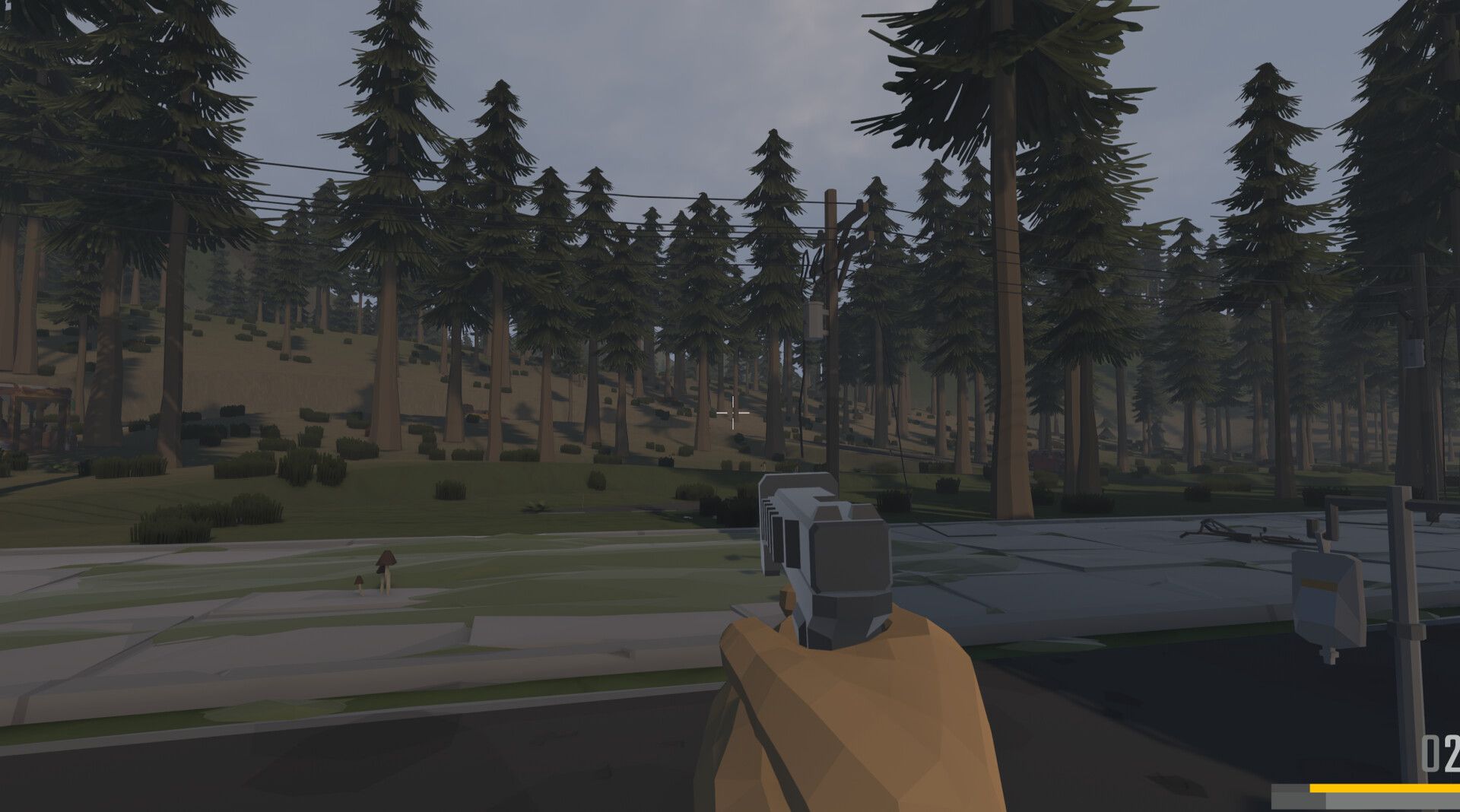Click the ammo counter showing 02
Screen dimensions: 1460x812
(x=1441, y=753)
